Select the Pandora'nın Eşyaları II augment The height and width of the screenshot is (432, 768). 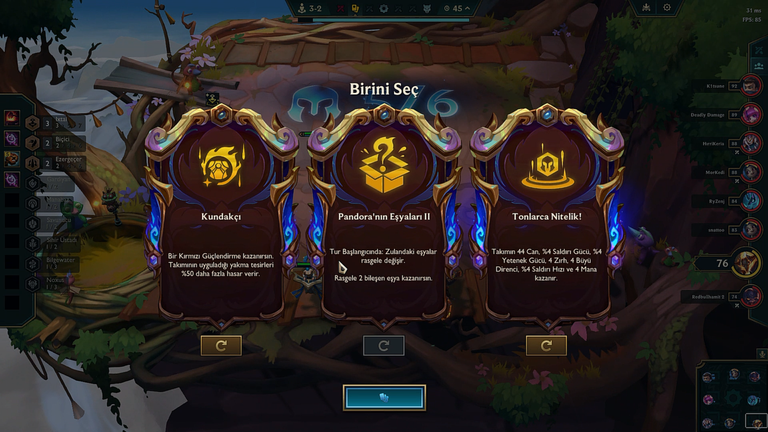(383, 215)
